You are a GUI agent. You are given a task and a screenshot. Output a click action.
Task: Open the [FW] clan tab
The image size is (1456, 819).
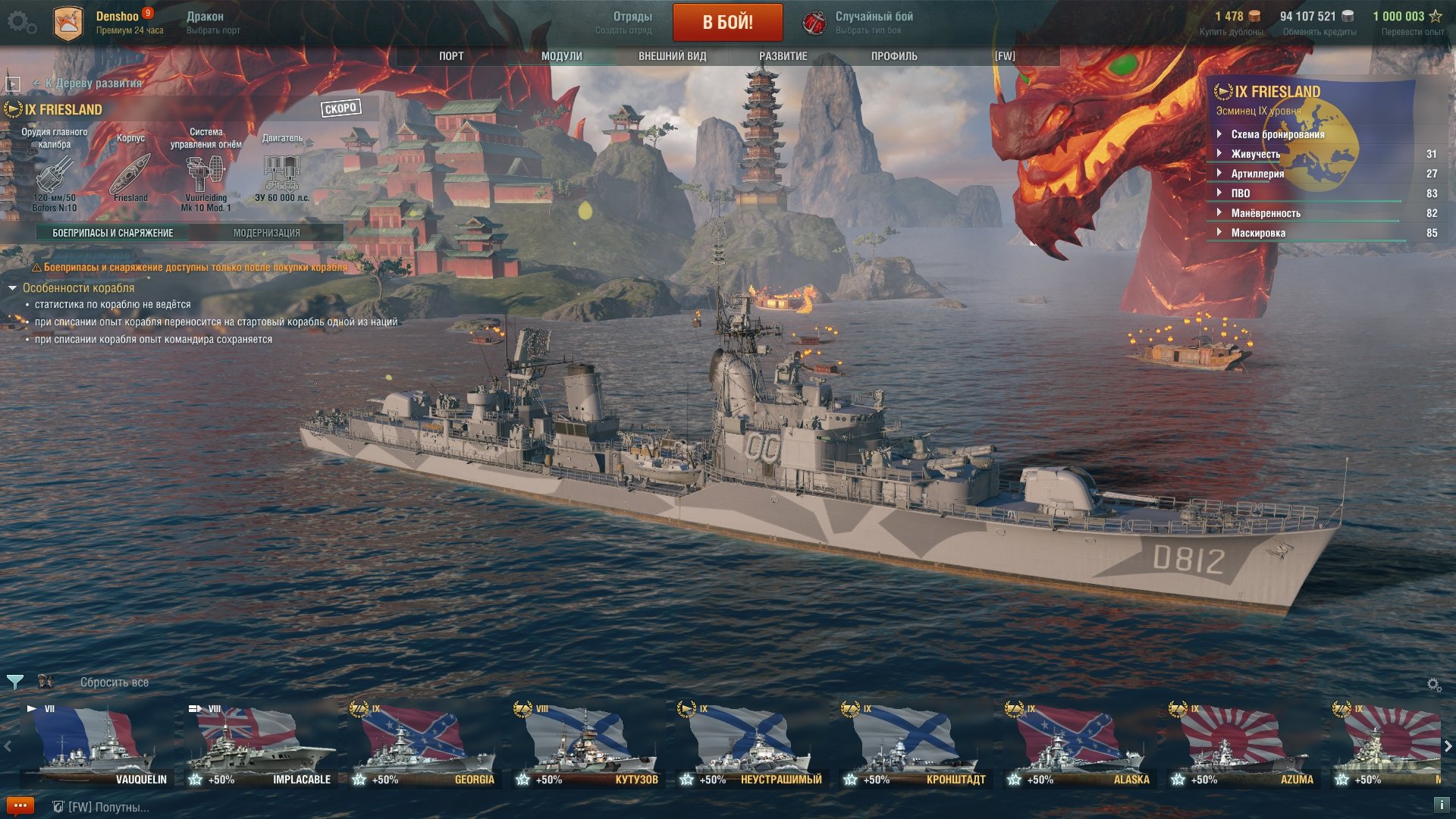click(1005, 56)
